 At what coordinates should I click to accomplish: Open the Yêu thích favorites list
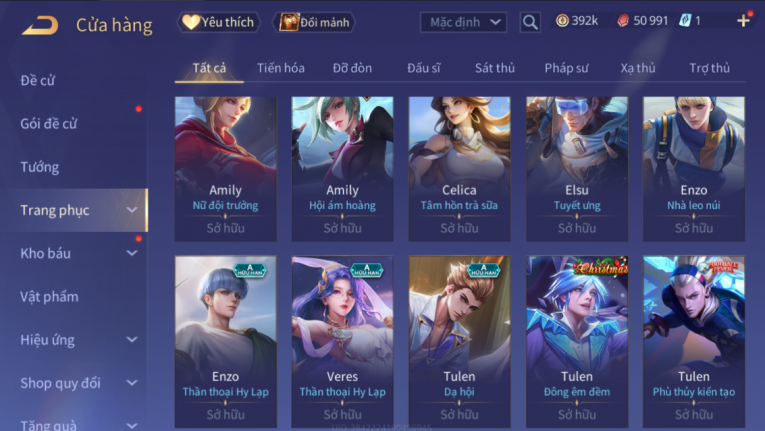219,22
